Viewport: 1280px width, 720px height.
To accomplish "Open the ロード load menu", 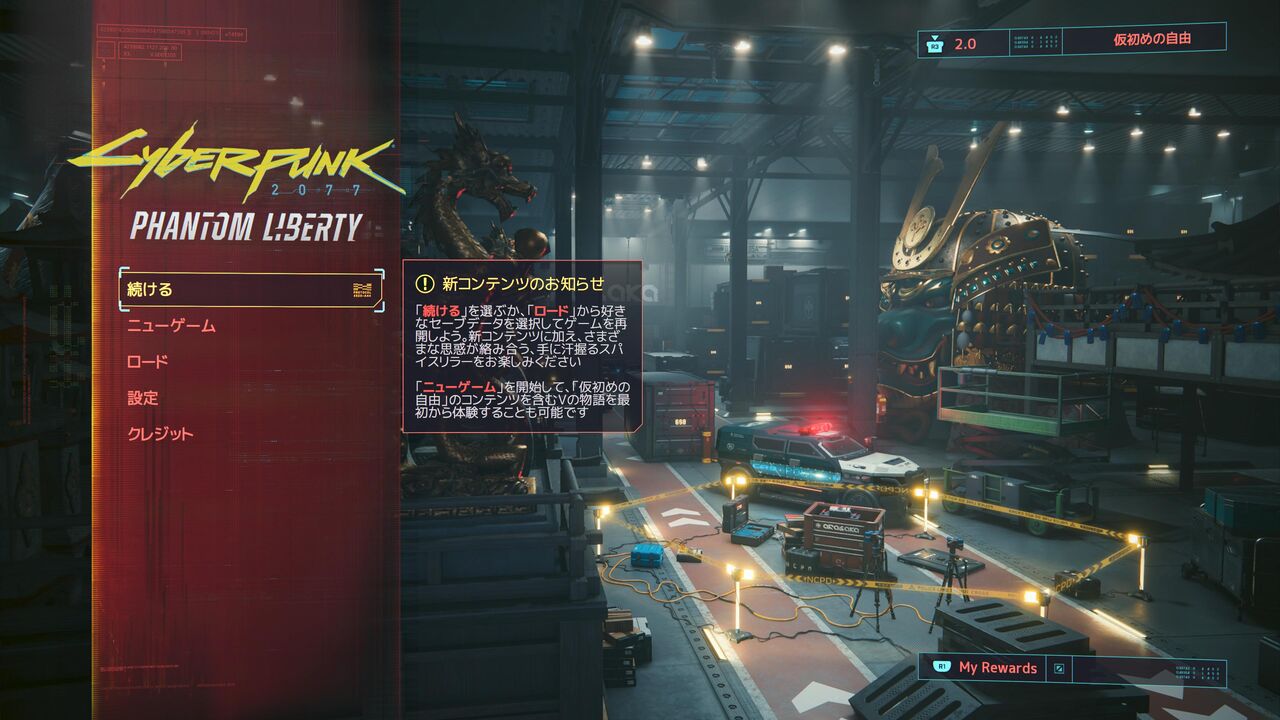I will [x=148, y=362].
